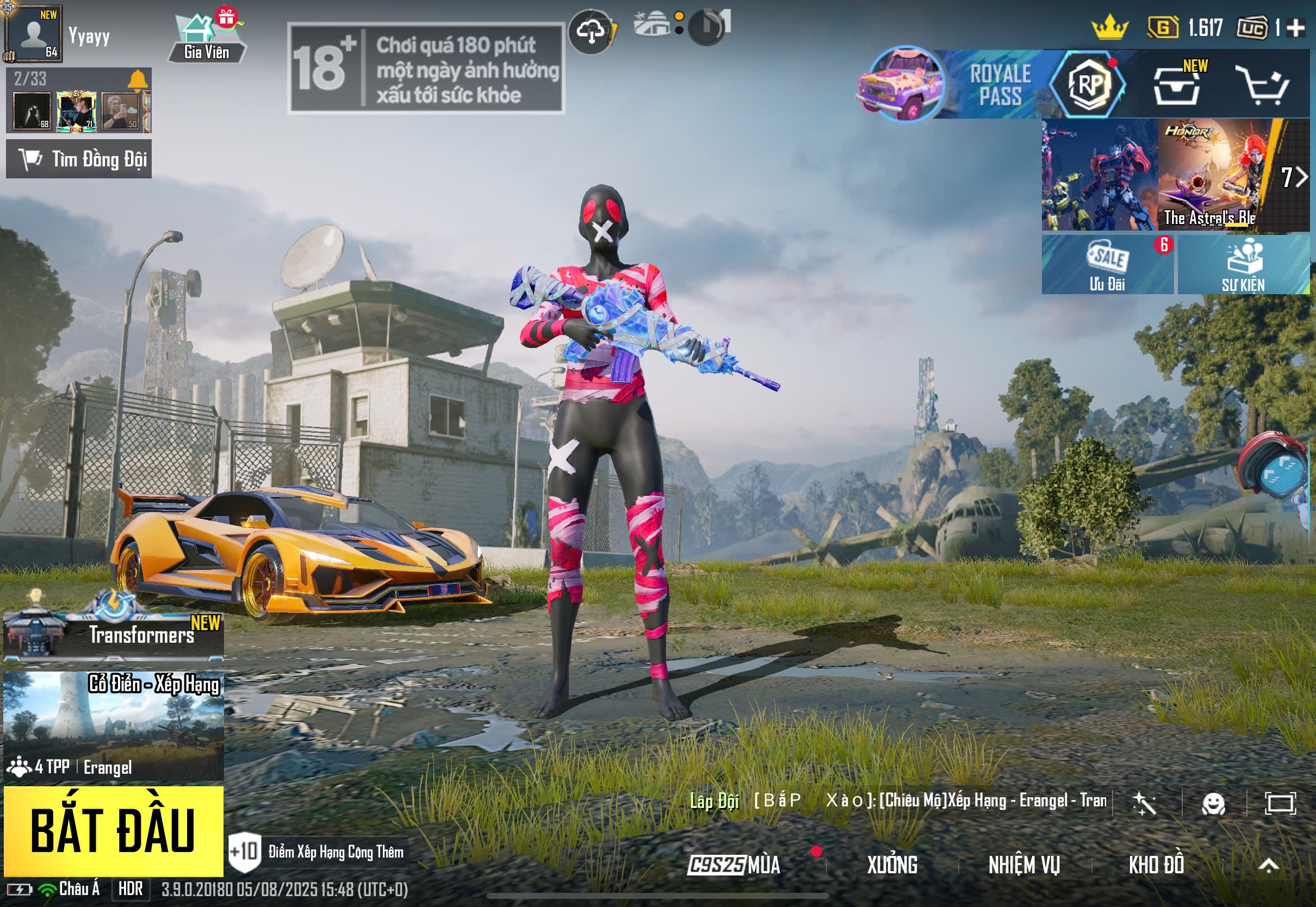Open Nhiệm Vụ missions
The height and width of the screenshot is (907, 1316).
point(1024,865)
